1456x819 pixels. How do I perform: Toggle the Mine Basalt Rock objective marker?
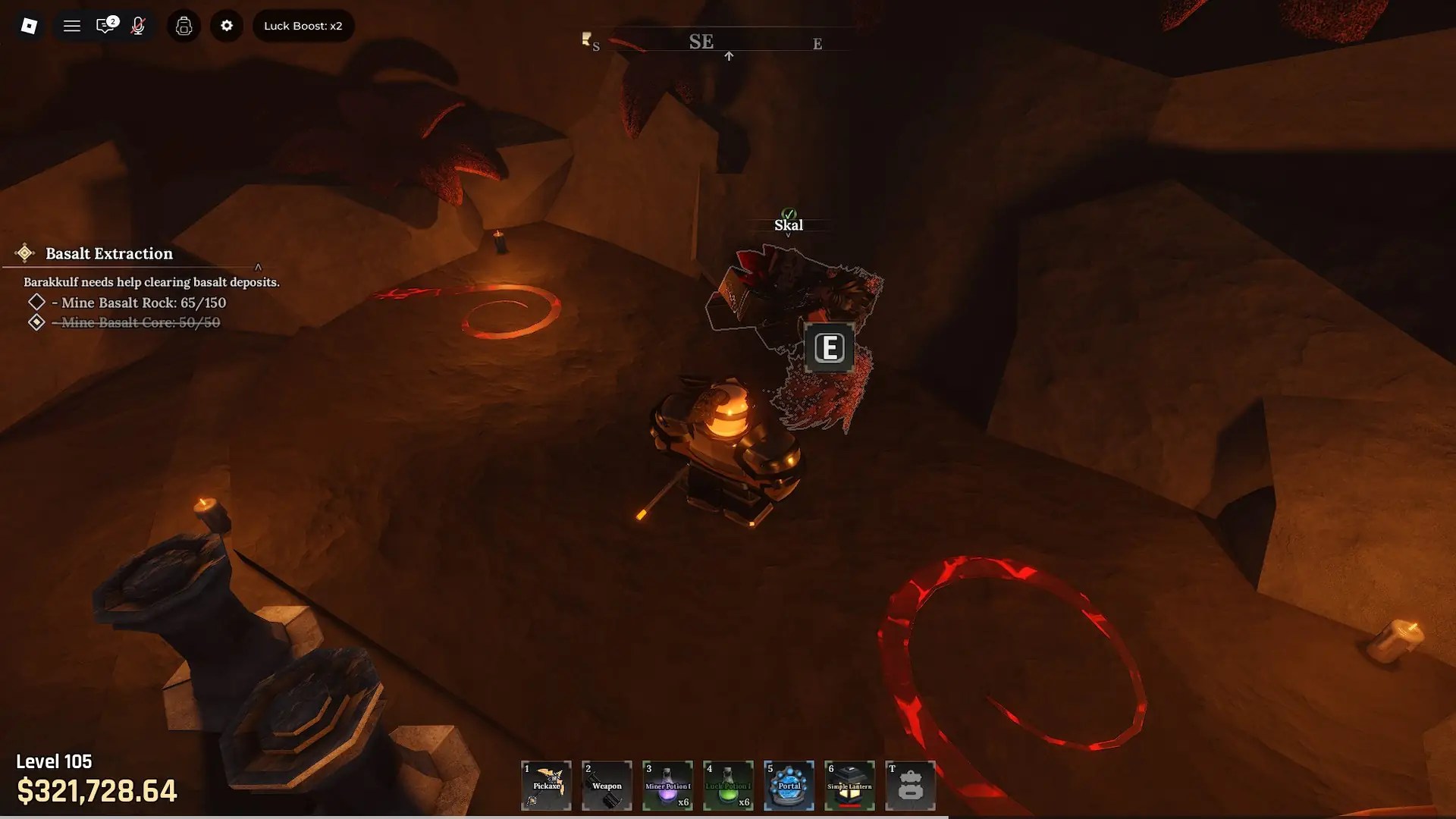point(35,302)
